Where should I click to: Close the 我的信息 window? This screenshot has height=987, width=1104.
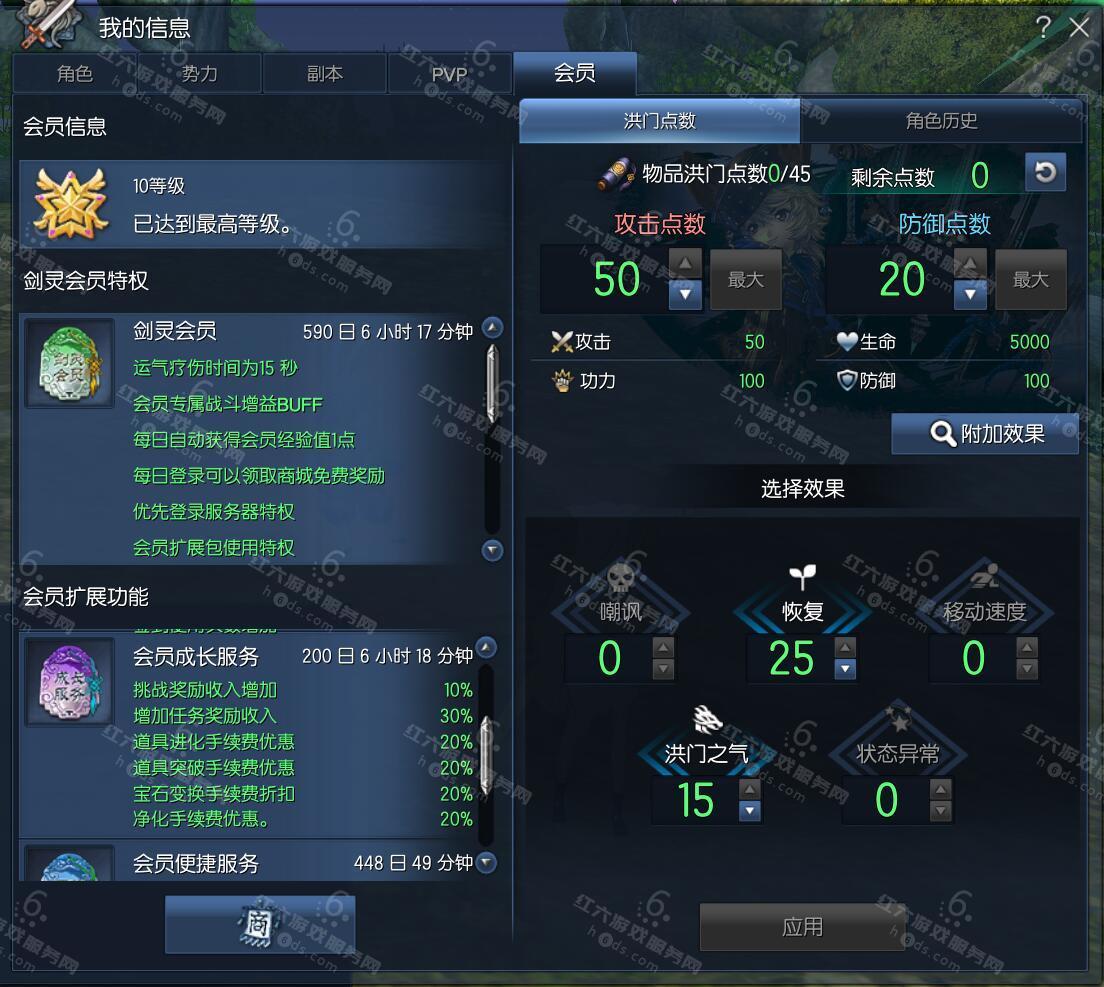[x=1079, y=27]
